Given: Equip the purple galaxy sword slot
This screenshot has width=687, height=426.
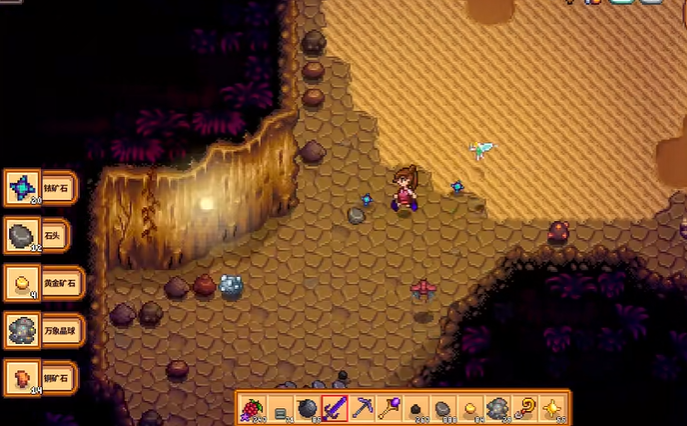Looking at the screenshot, I should point(335,408).
